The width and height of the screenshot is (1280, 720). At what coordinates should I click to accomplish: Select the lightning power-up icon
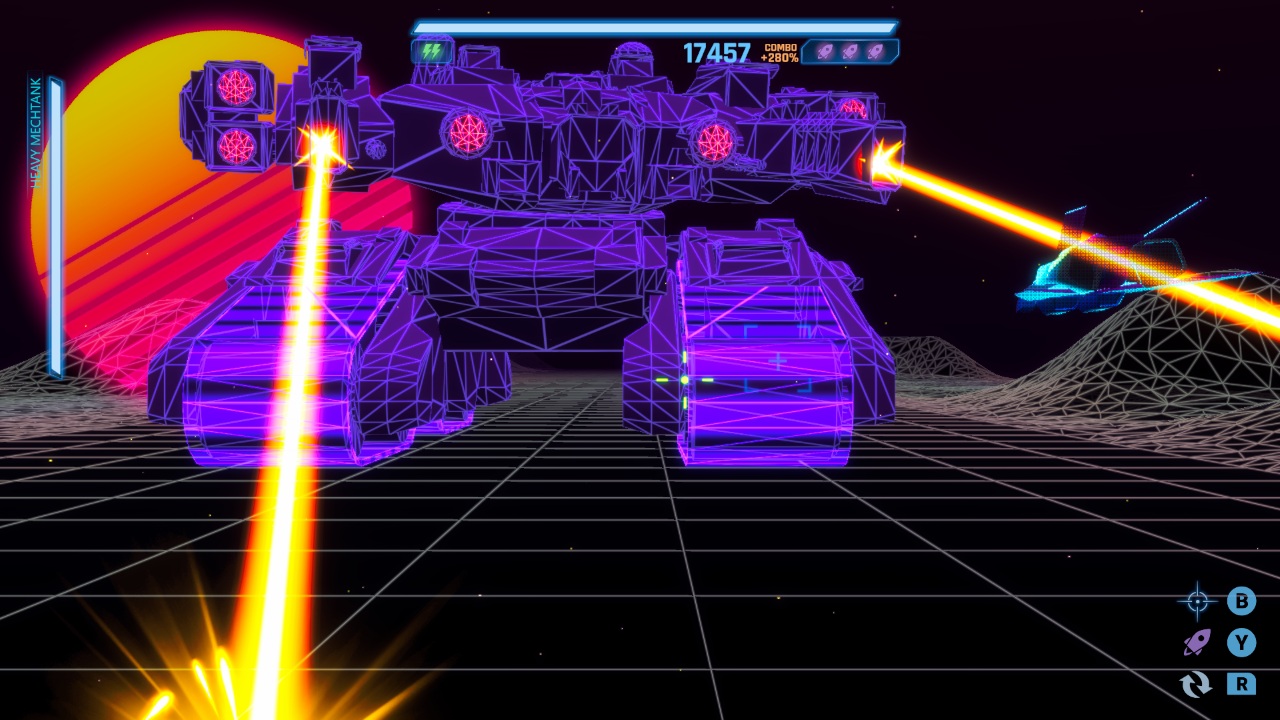[x=433, y=51]
